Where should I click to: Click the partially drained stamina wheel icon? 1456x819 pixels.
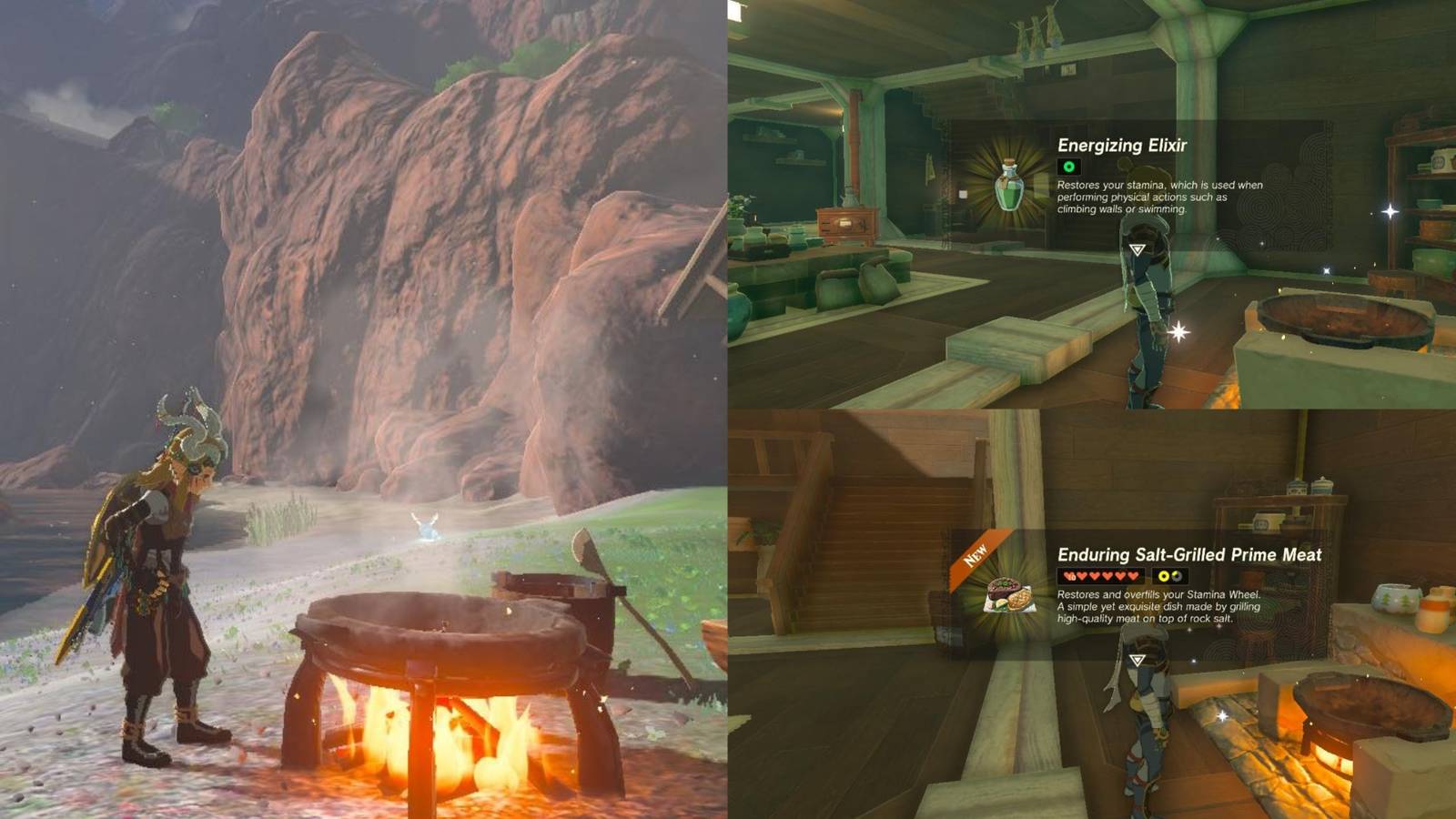click(x=1178, y=575)
